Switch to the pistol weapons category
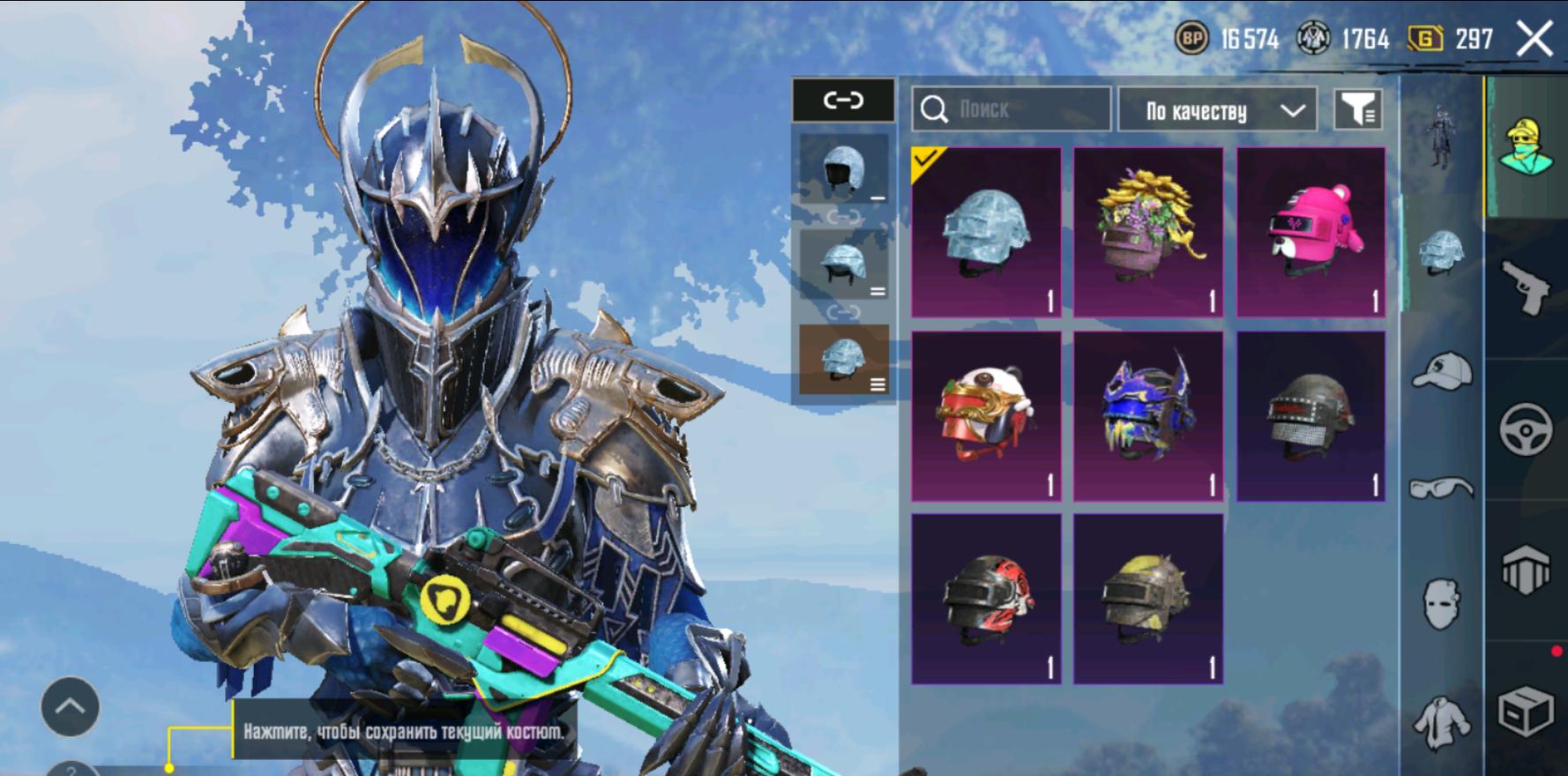1568x776 pixels. (x=1526, y=287)
